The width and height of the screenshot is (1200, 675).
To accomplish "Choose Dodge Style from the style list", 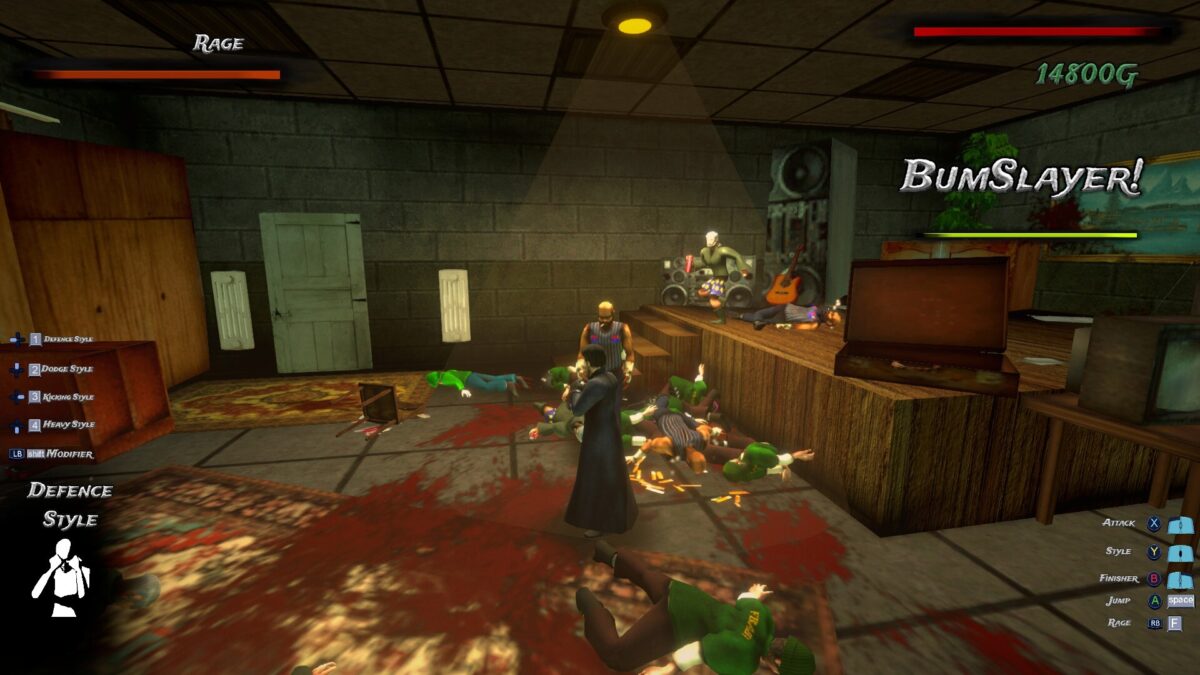I will pos(66,369).
